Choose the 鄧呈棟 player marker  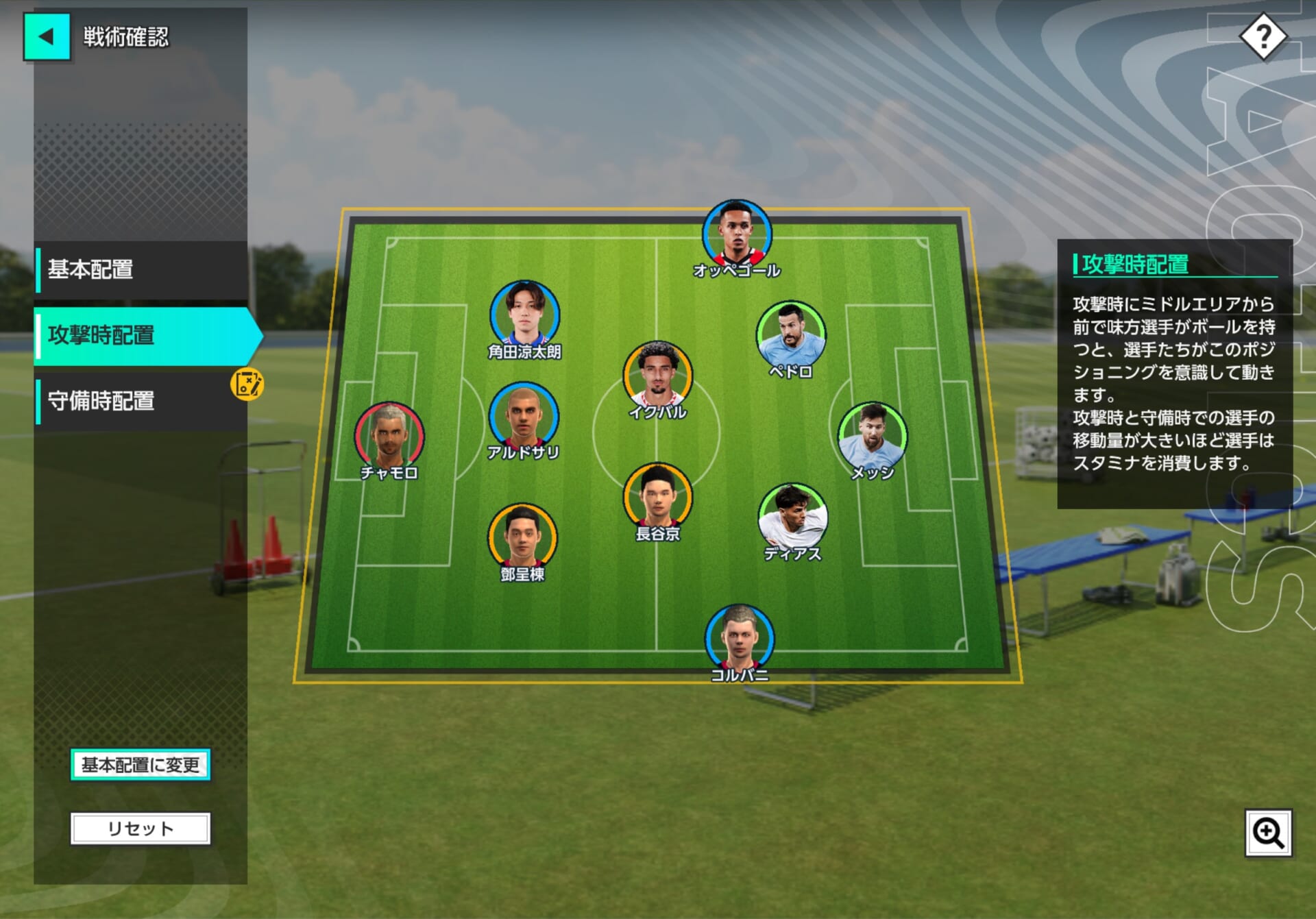[522, 538]
